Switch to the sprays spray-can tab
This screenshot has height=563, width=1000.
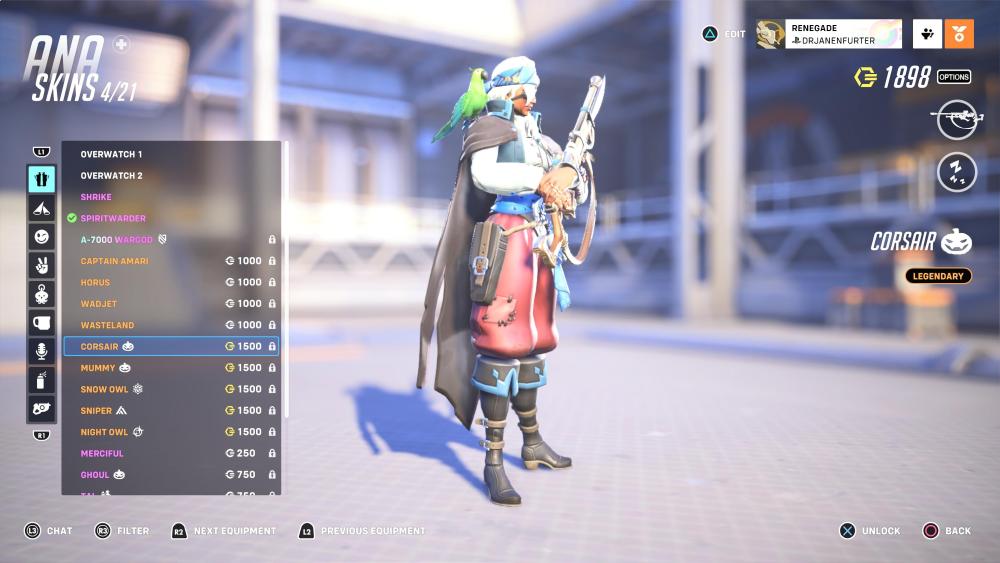41,380
